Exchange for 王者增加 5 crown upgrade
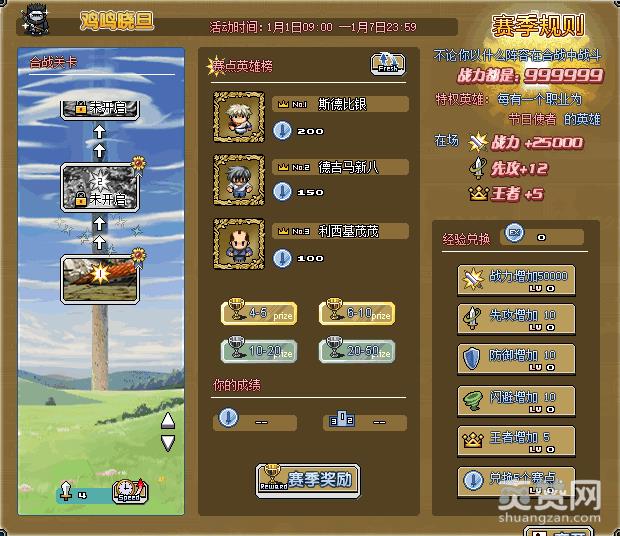The width and height of the screenshot is (620, 536). [x=516, y=440]
